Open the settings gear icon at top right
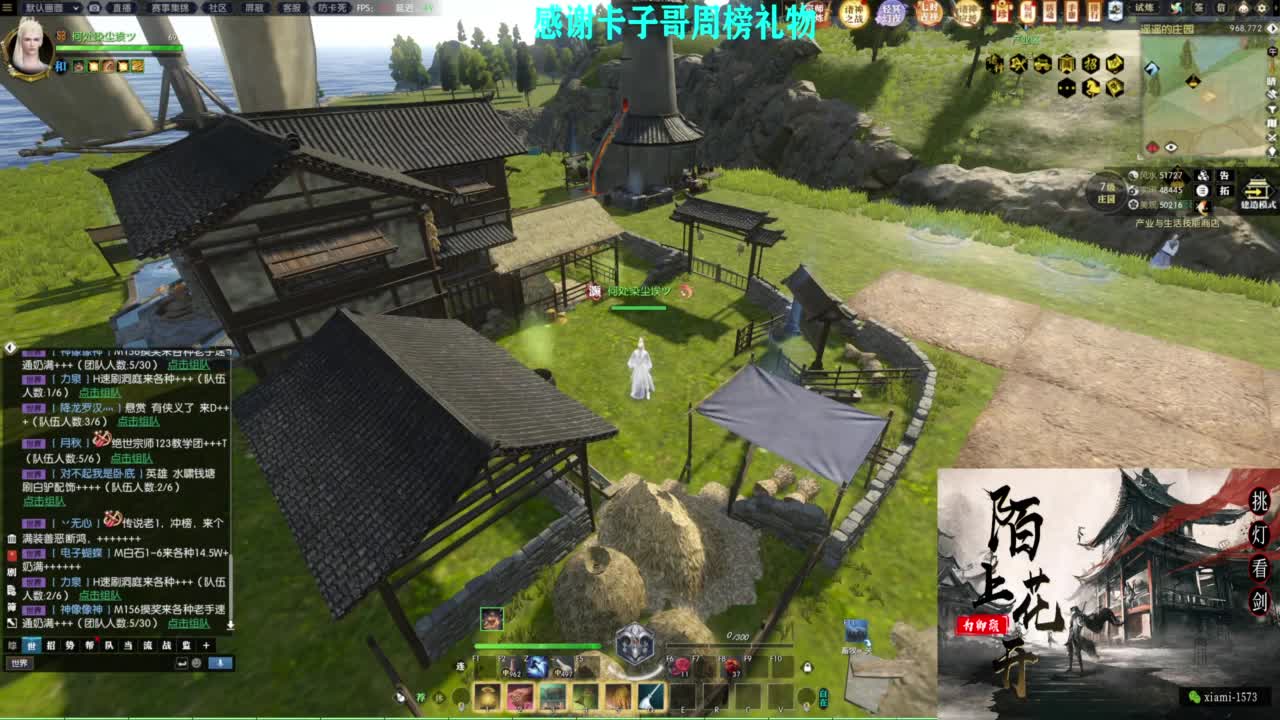The width and height of the screenshot is (1280, 720). pos(1262,8)
